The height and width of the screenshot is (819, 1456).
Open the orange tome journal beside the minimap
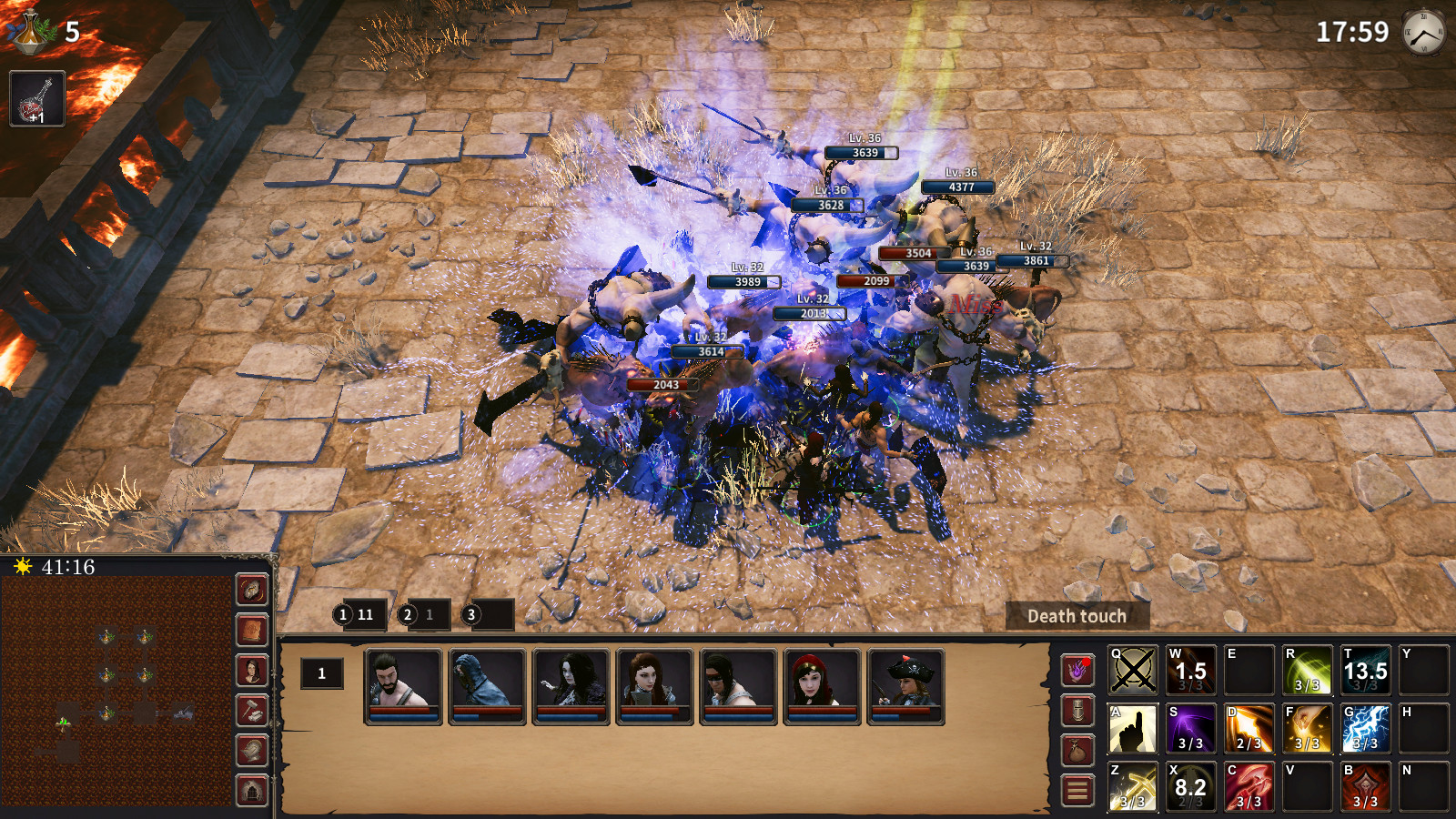[x=251, y=628]
